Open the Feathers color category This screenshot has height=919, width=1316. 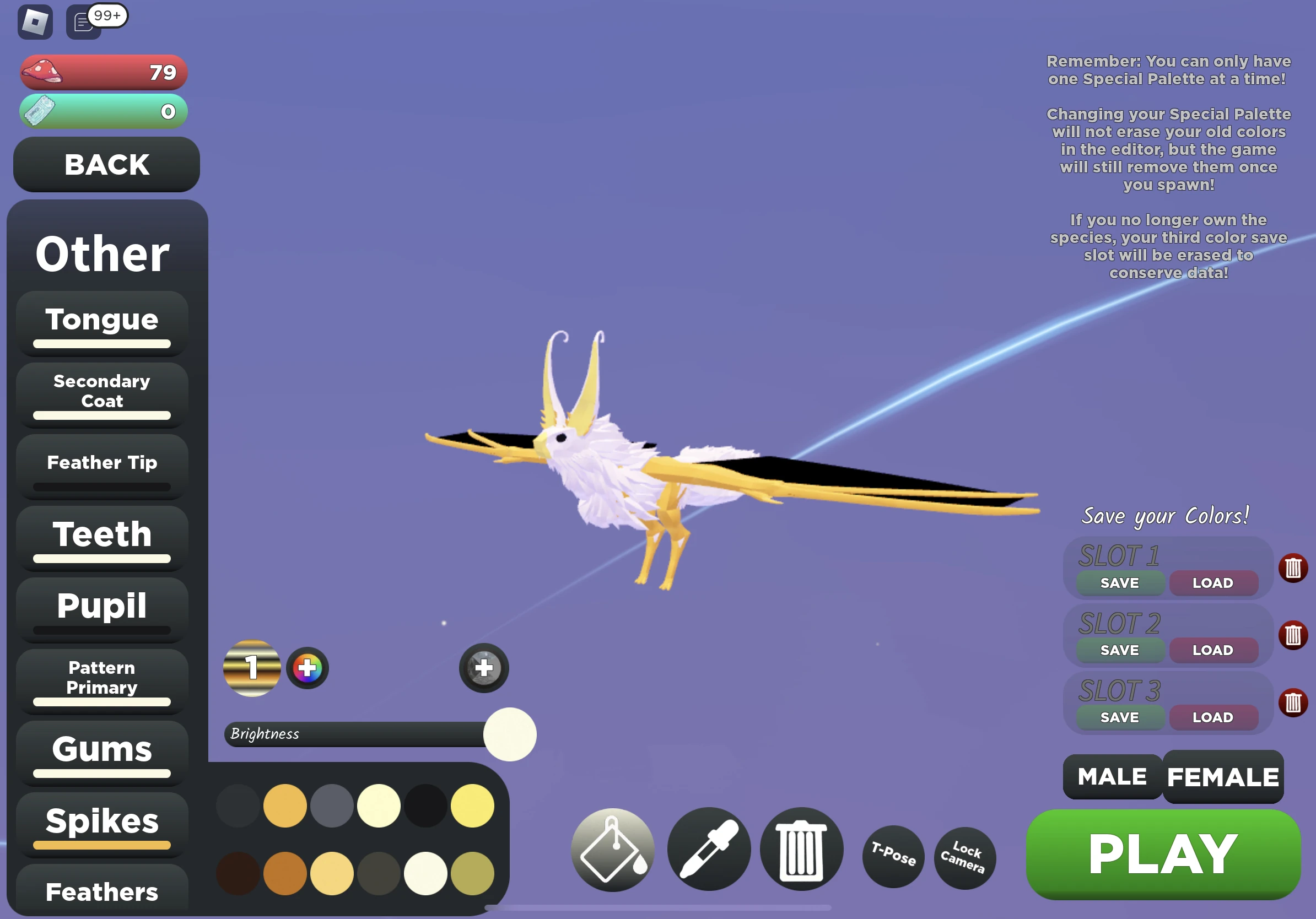(x=101, y=891)
